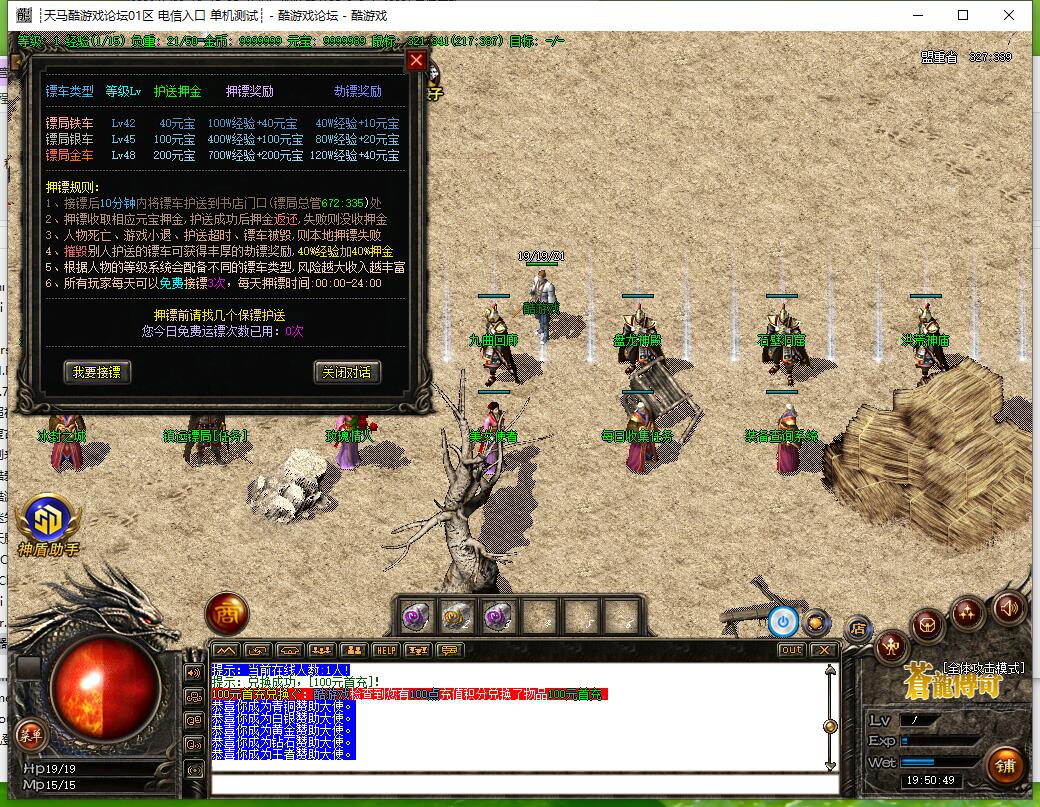Maximize the game window
The width and height of the screenshot is (1040, 807).
pos(963,15)
